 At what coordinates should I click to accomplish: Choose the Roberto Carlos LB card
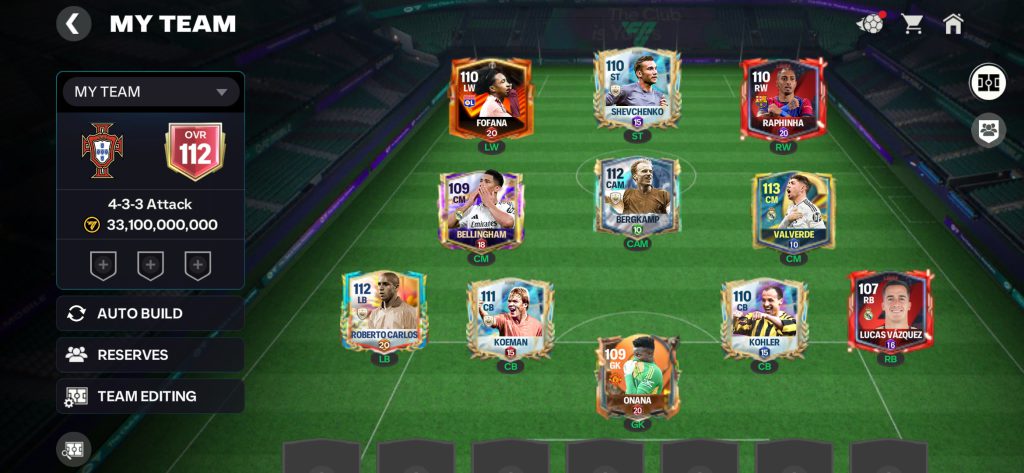(x=385, y=312)
